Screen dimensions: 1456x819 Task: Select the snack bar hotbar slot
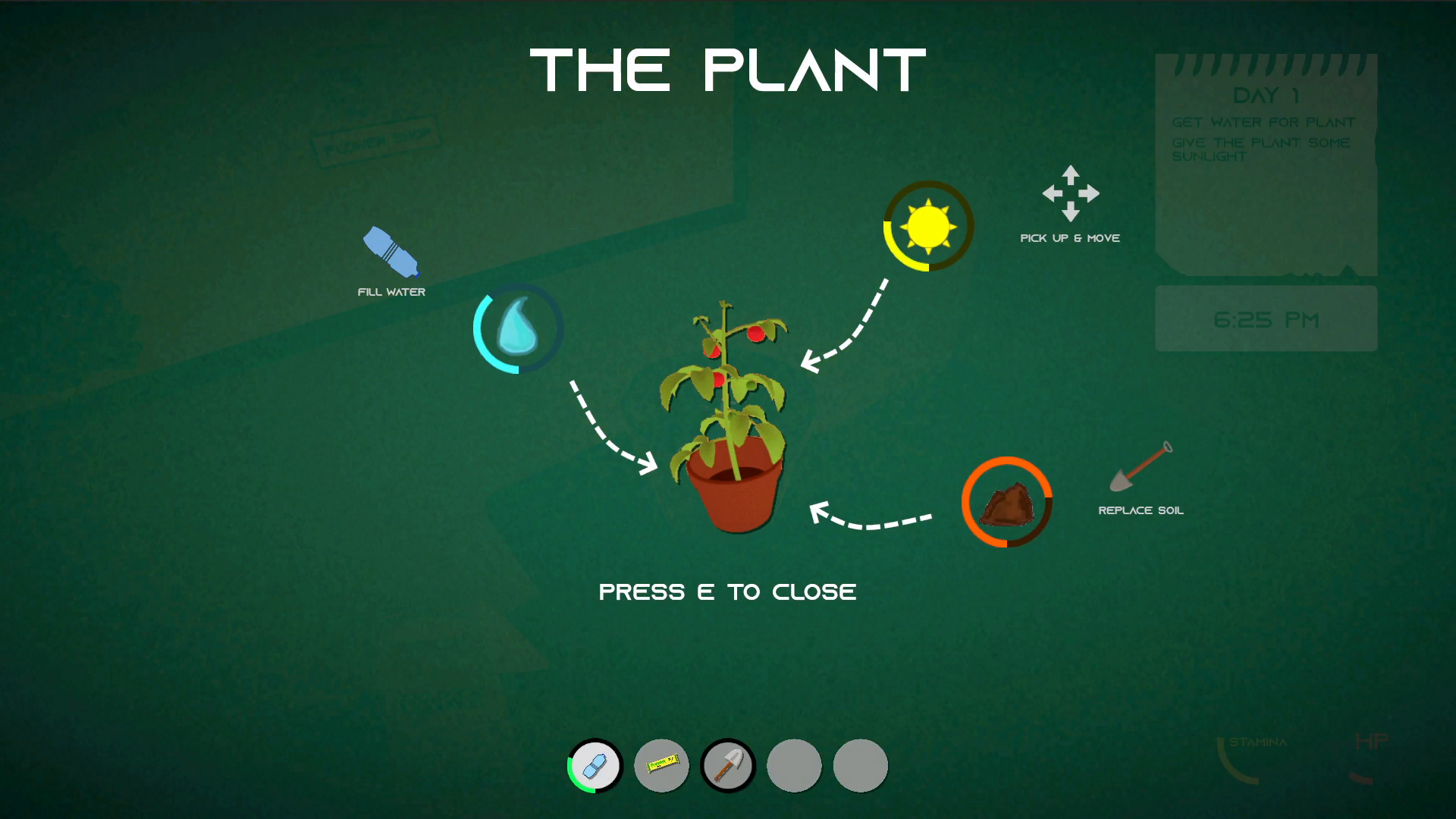pyautogui.click(x=661, y=766)
